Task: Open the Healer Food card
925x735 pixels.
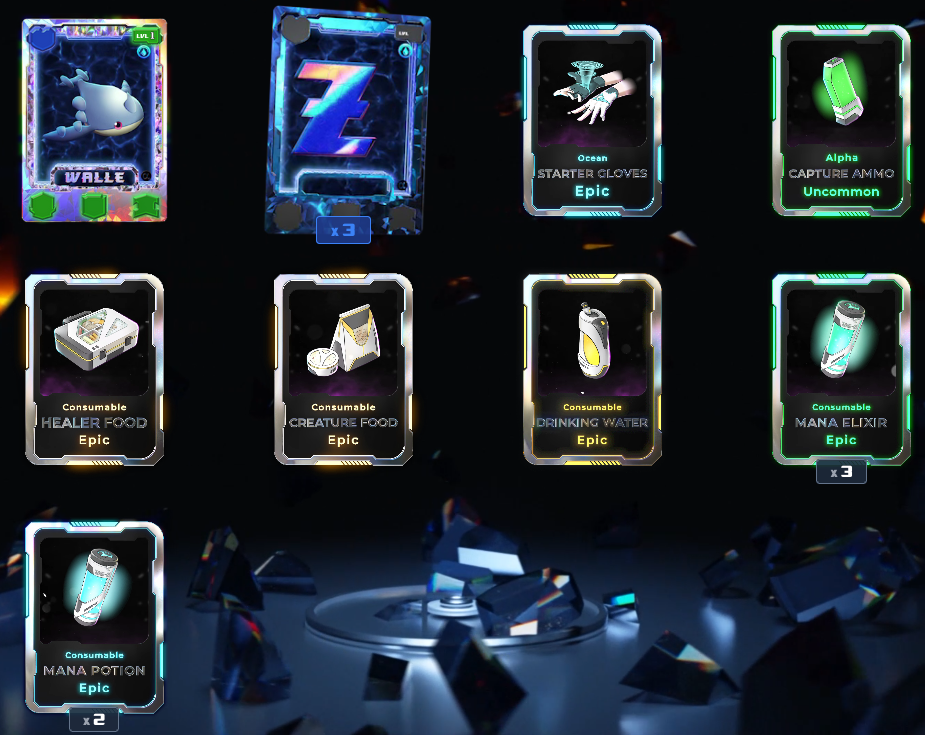Action: pos(94,368)
